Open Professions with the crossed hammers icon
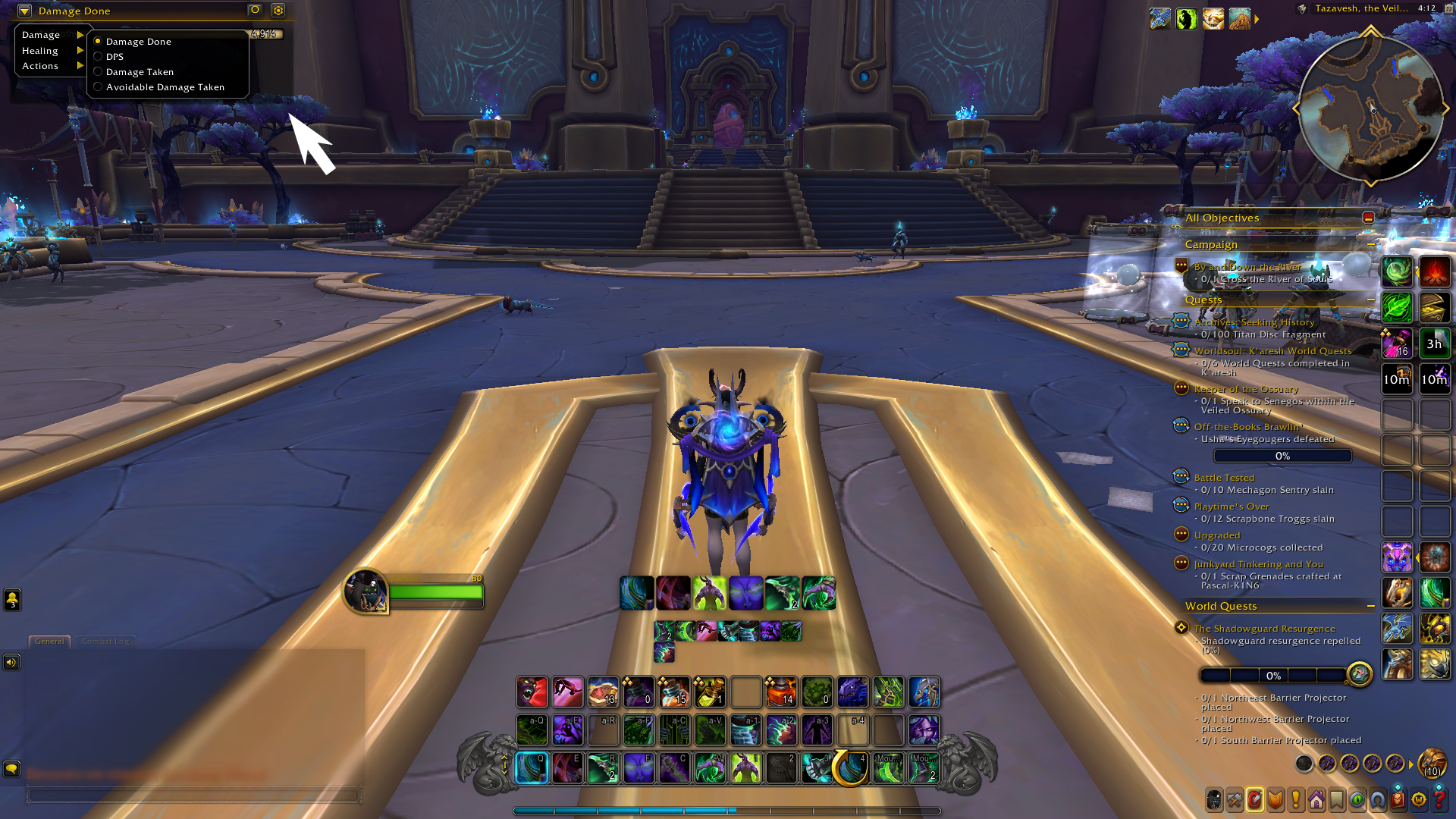Screen dimensions: 1456x819 pos(1234,799)
